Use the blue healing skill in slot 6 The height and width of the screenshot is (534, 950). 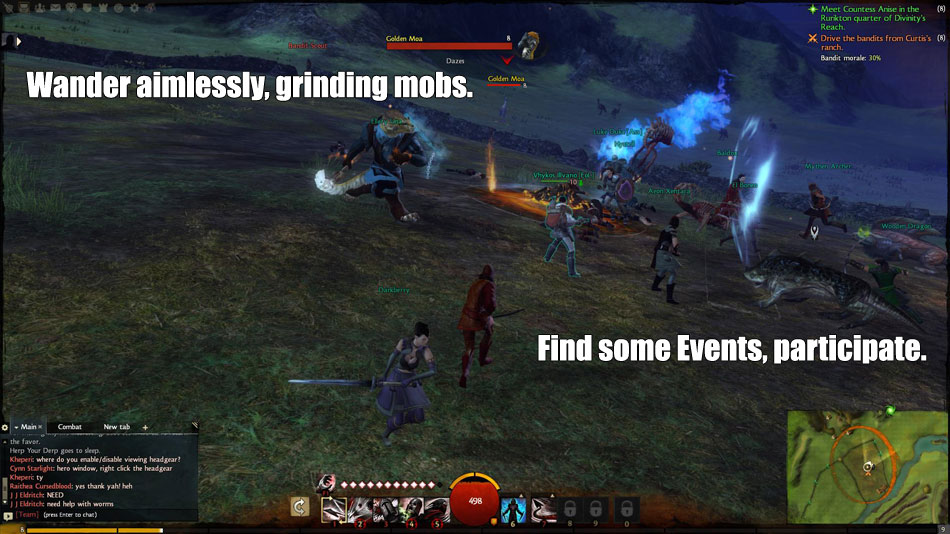tap(514, 508)
